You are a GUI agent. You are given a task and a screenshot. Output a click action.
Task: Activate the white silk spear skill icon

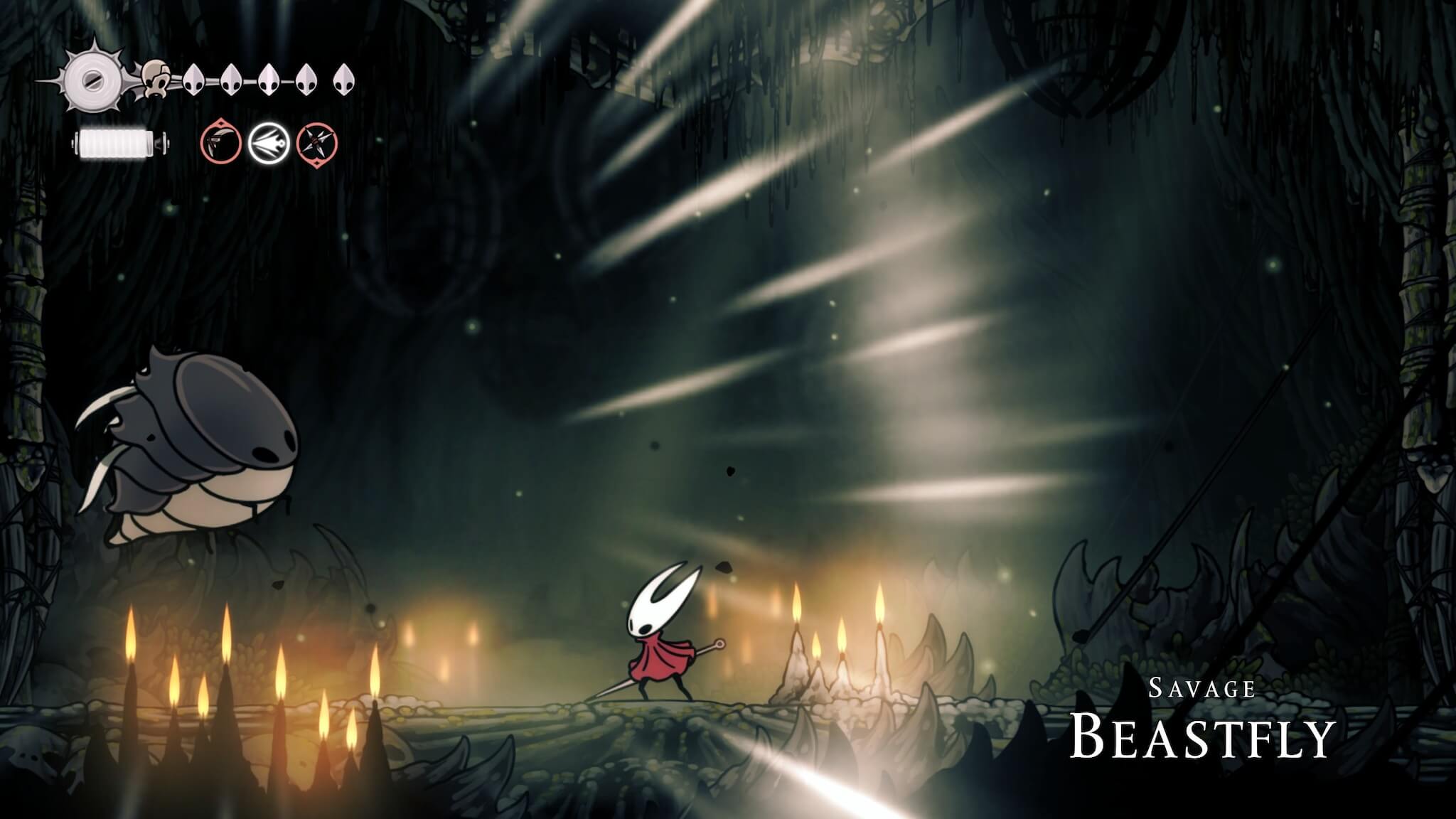[269, 143]
